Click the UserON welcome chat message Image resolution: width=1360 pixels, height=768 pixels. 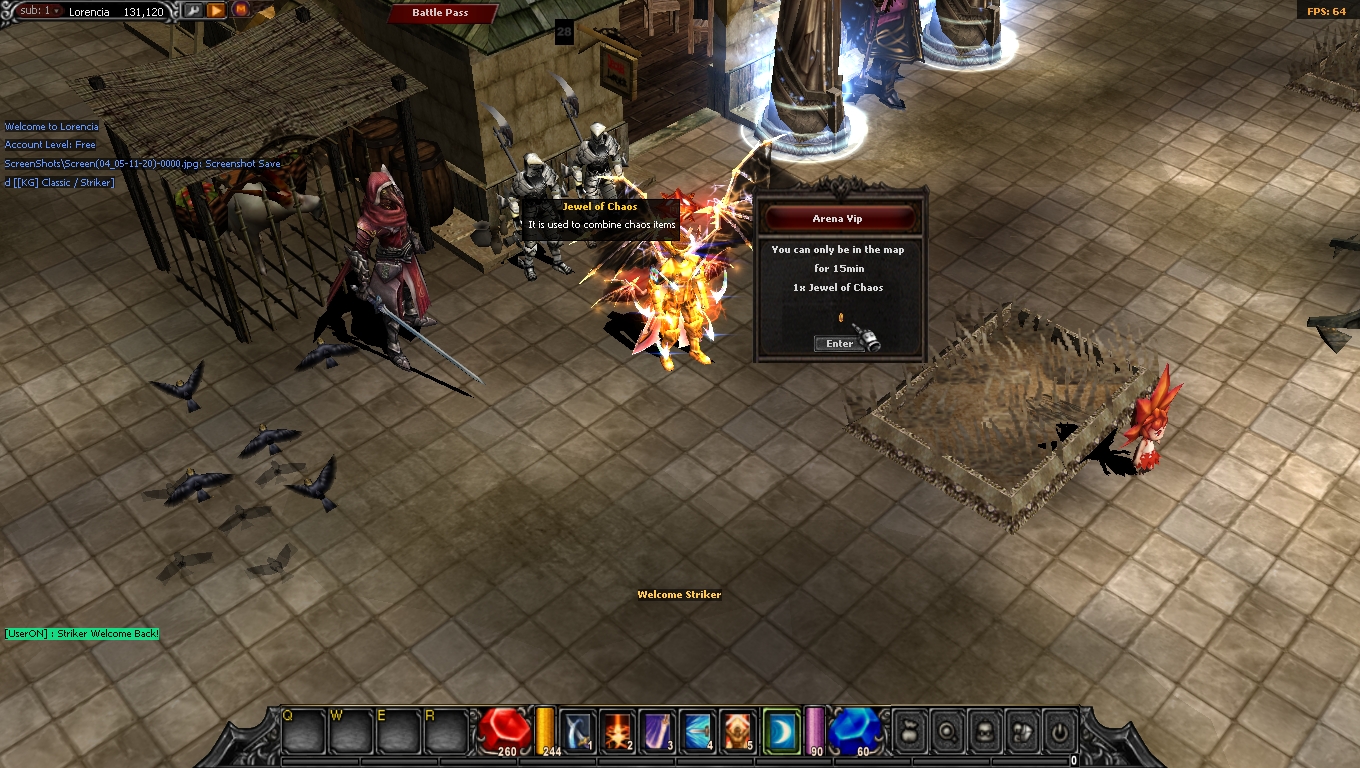pyautogui.click(x=81, y=634)
